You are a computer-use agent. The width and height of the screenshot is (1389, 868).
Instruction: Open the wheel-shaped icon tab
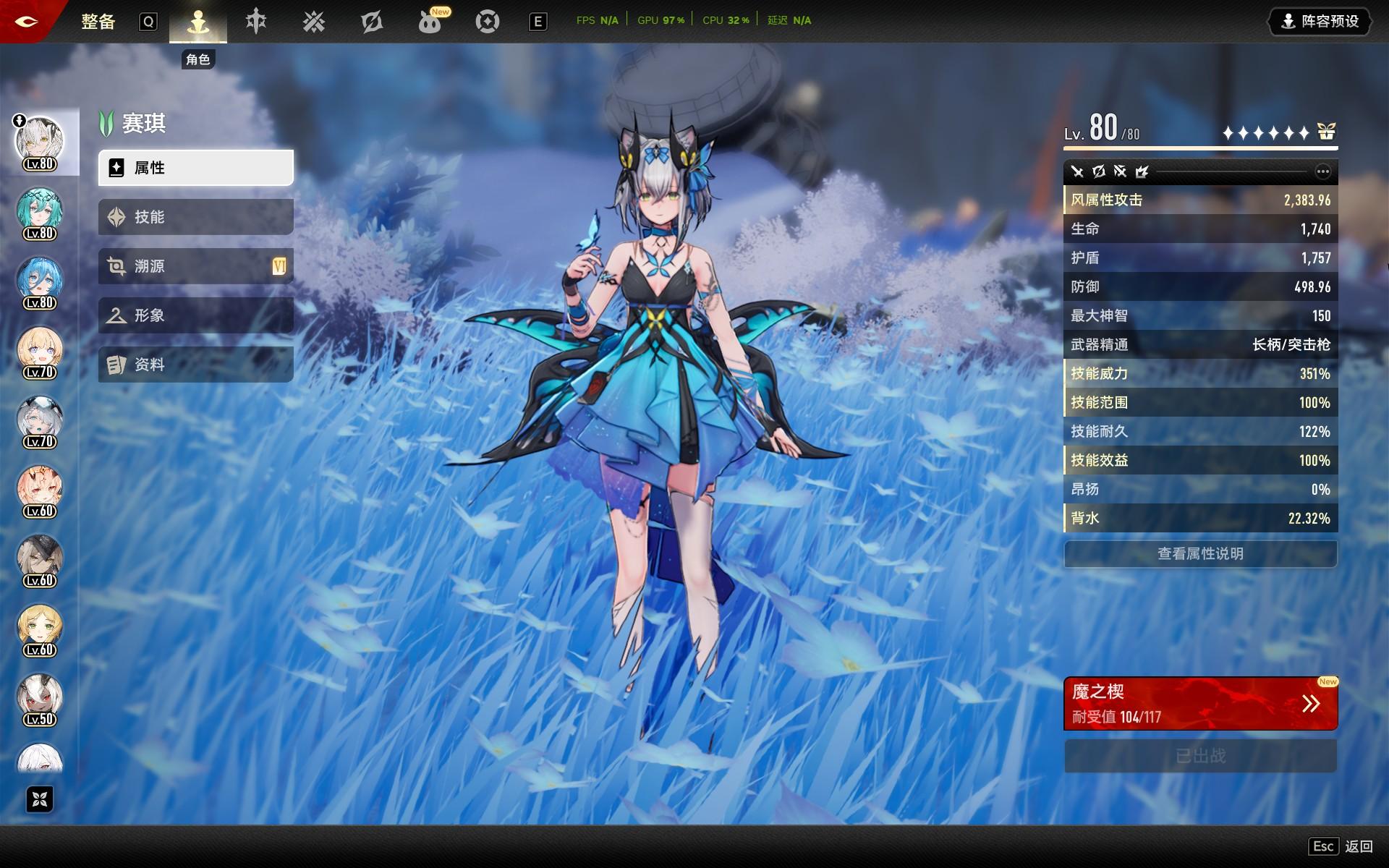[488, 22]
